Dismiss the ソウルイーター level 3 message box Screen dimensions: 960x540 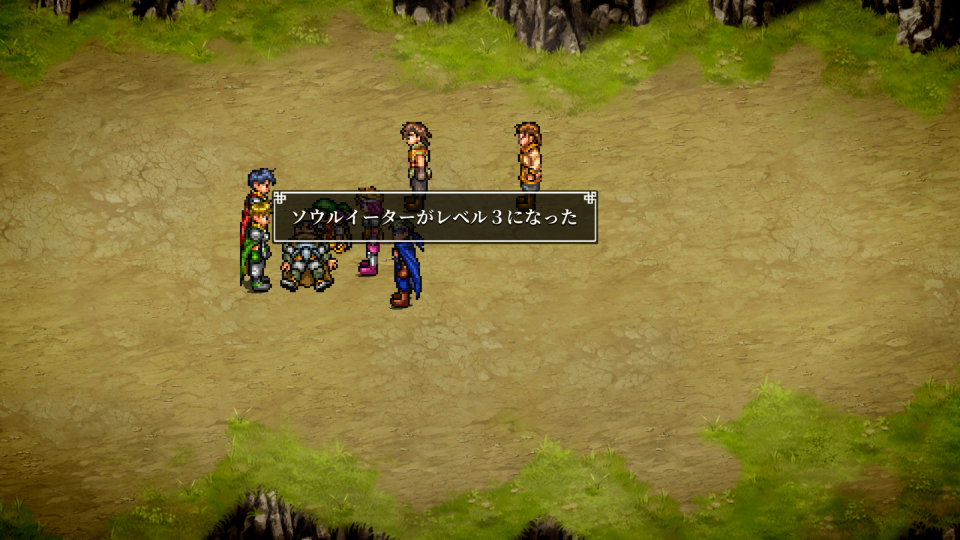(x=435, y=217)
